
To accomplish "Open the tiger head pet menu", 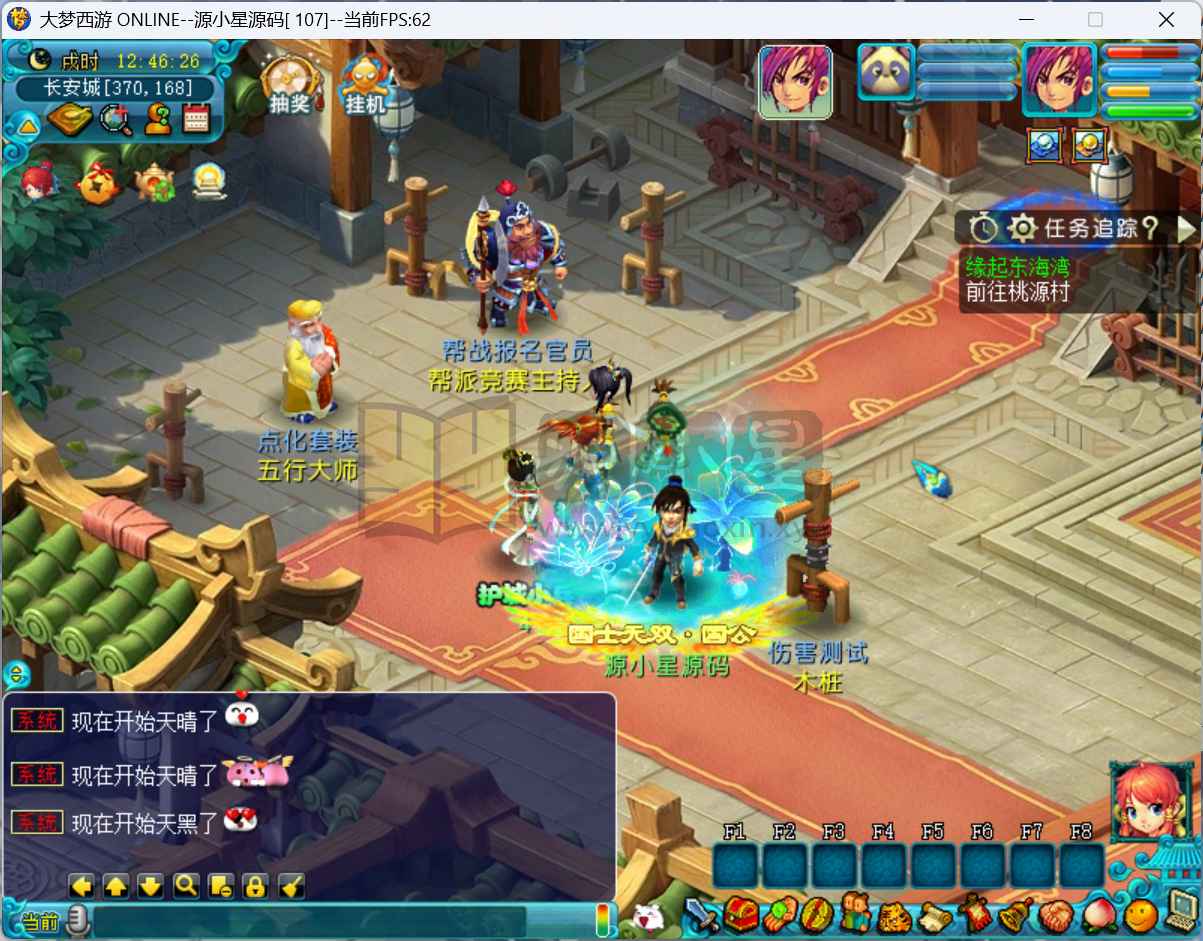I will tap(894, 915).
